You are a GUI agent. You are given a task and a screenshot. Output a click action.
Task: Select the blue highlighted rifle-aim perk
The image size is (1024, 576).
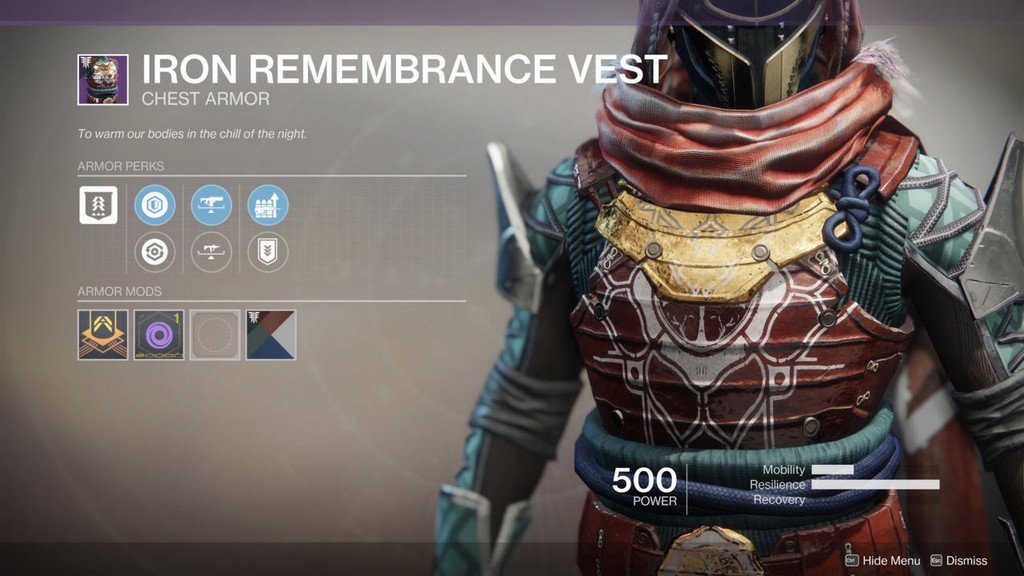(x=211, y=205)
